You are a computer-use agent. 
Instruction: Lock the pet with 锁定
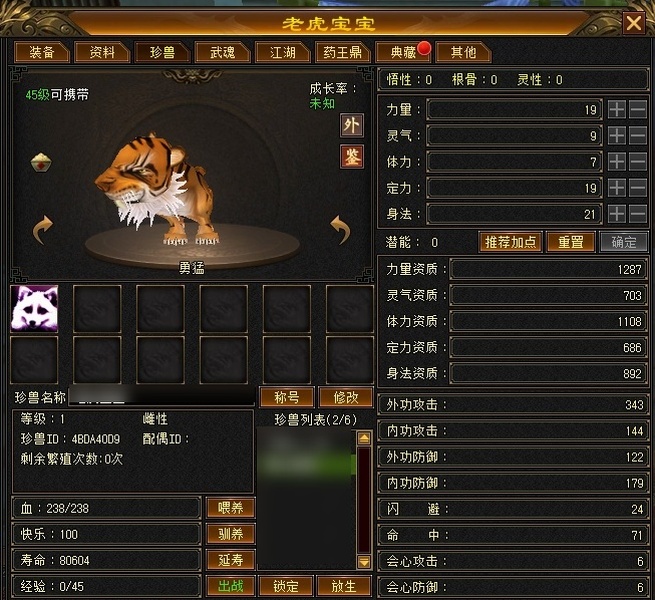(x=287, y=586)
